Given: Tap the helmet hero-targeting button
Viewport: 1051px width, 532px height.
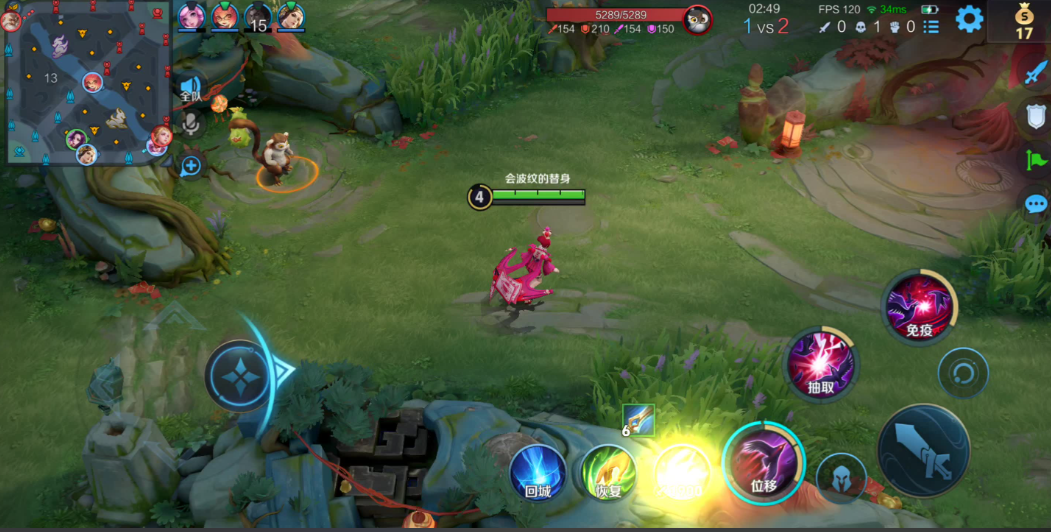Looking at the screenshot, I should coord(841,477).
